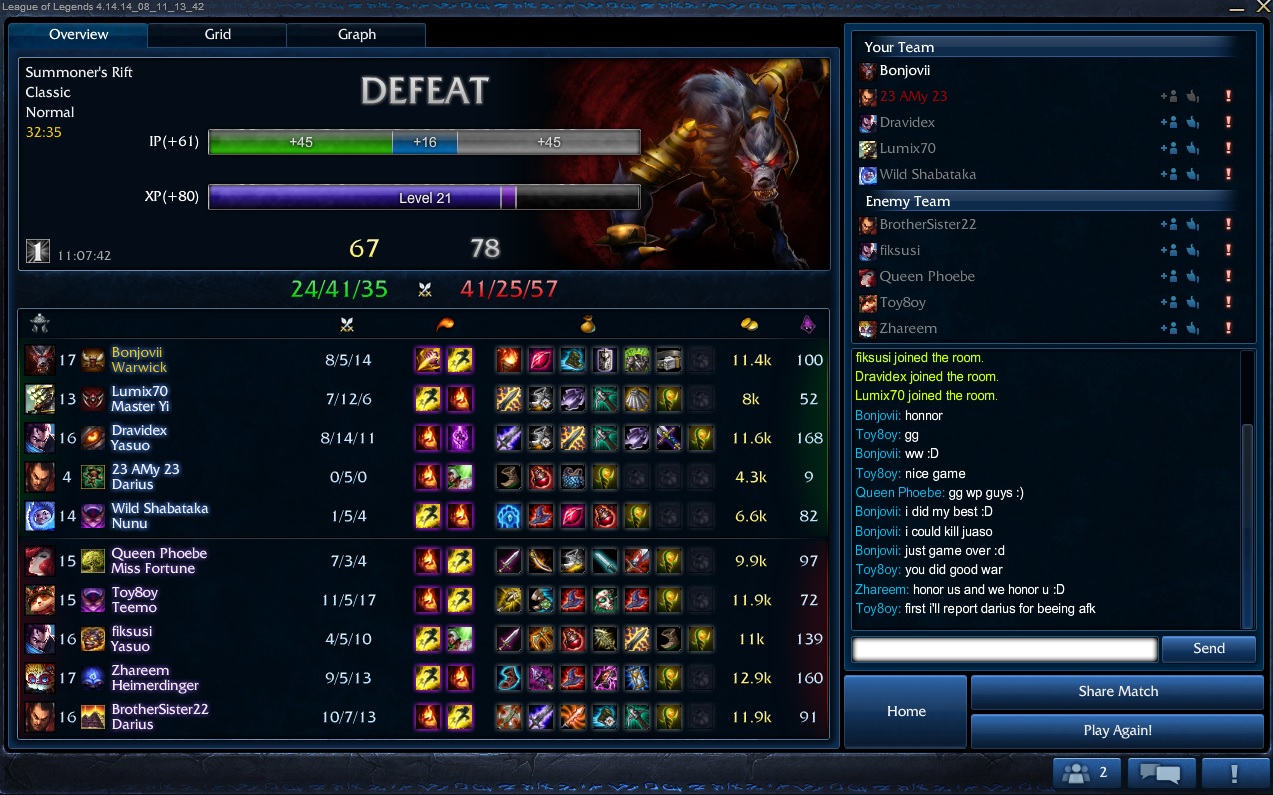Add Toy8oy to friends list
This screenshot has height=795, width=1273.
click(x=1168, y=303)
